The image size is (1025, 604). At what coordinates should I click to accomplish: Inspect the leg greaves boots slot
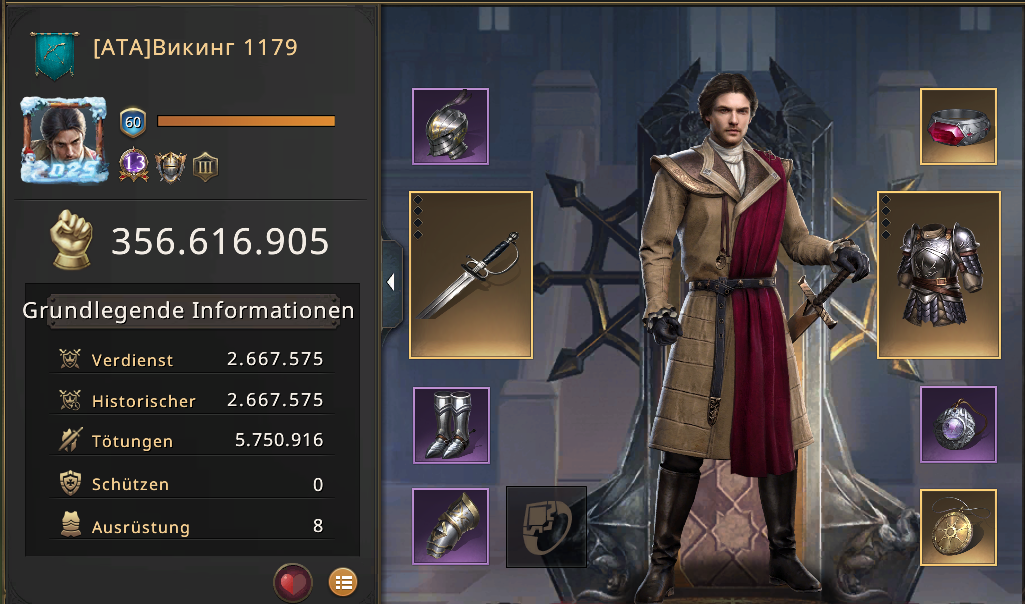(x=451, y=425)
